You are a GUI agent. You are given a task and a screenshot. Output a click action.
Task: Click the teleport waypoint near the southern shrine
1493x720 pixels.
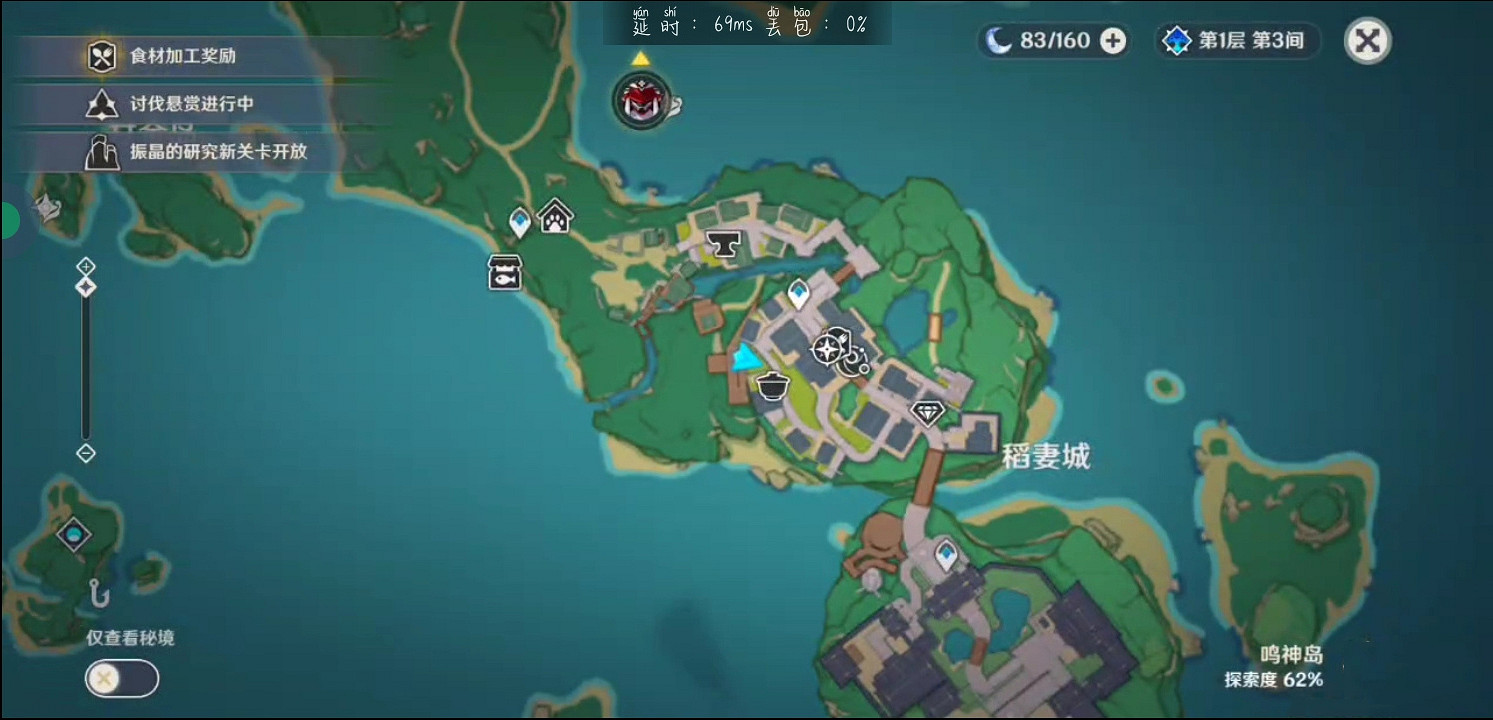944,552
